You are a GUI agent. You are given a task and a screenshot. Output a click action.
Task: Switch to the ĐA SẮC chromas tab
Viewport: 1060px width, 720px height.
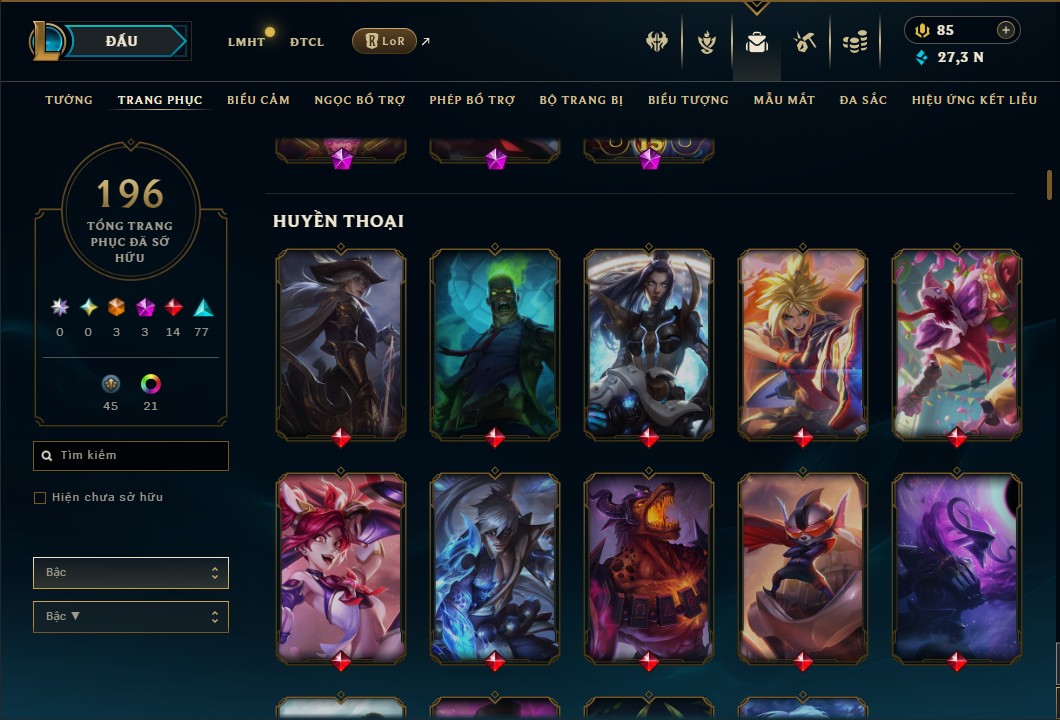[x=863, y=100]
